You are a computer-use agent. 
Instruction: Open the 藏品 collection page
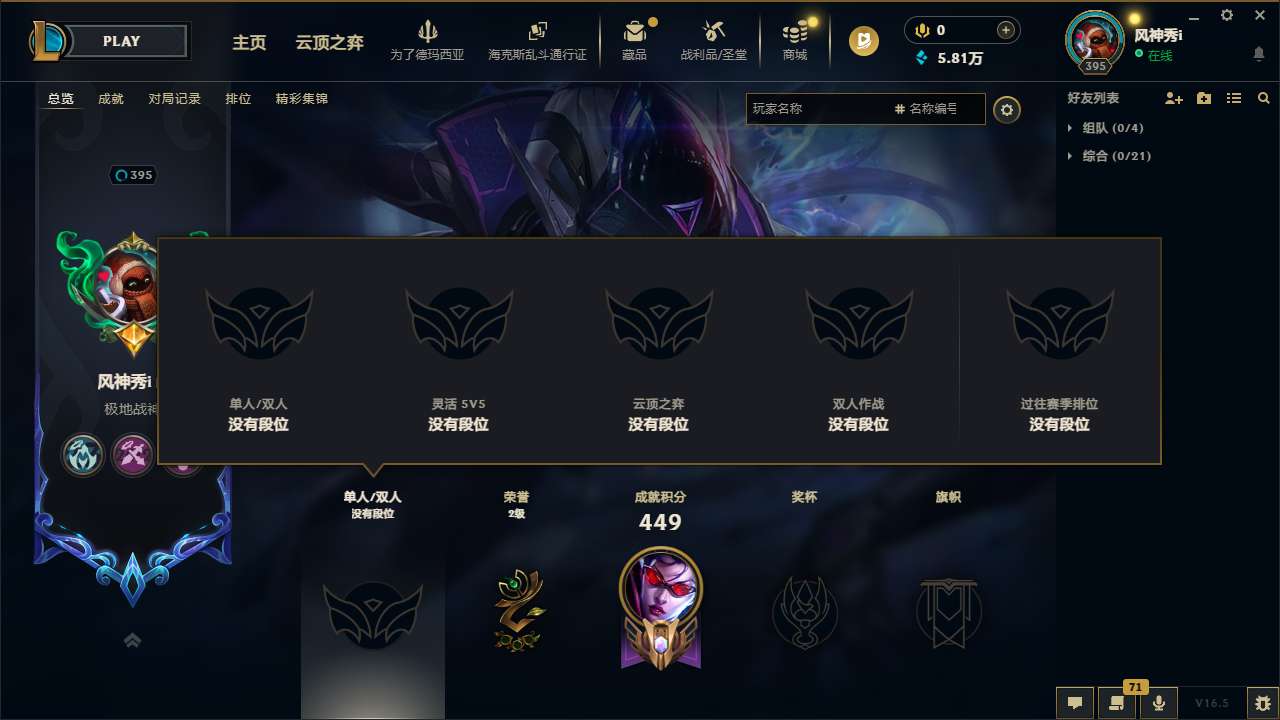(637, 40)
